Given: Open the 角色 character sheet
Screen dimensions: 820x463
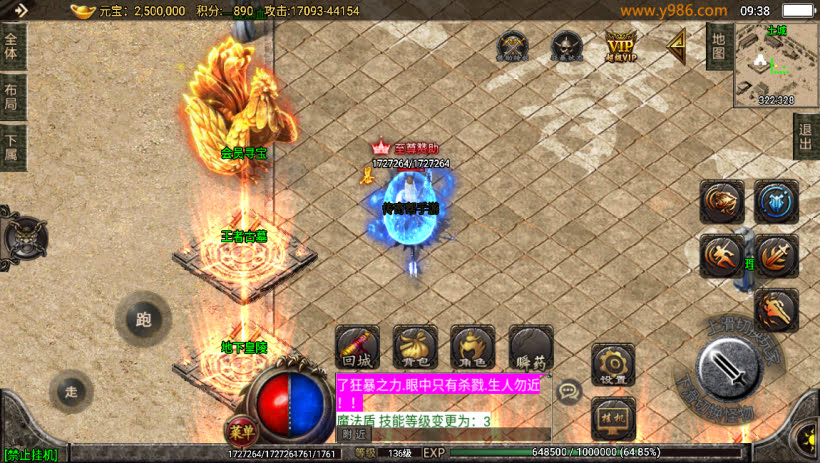Looking at the screenshot, I should click(x=473, y=345).
